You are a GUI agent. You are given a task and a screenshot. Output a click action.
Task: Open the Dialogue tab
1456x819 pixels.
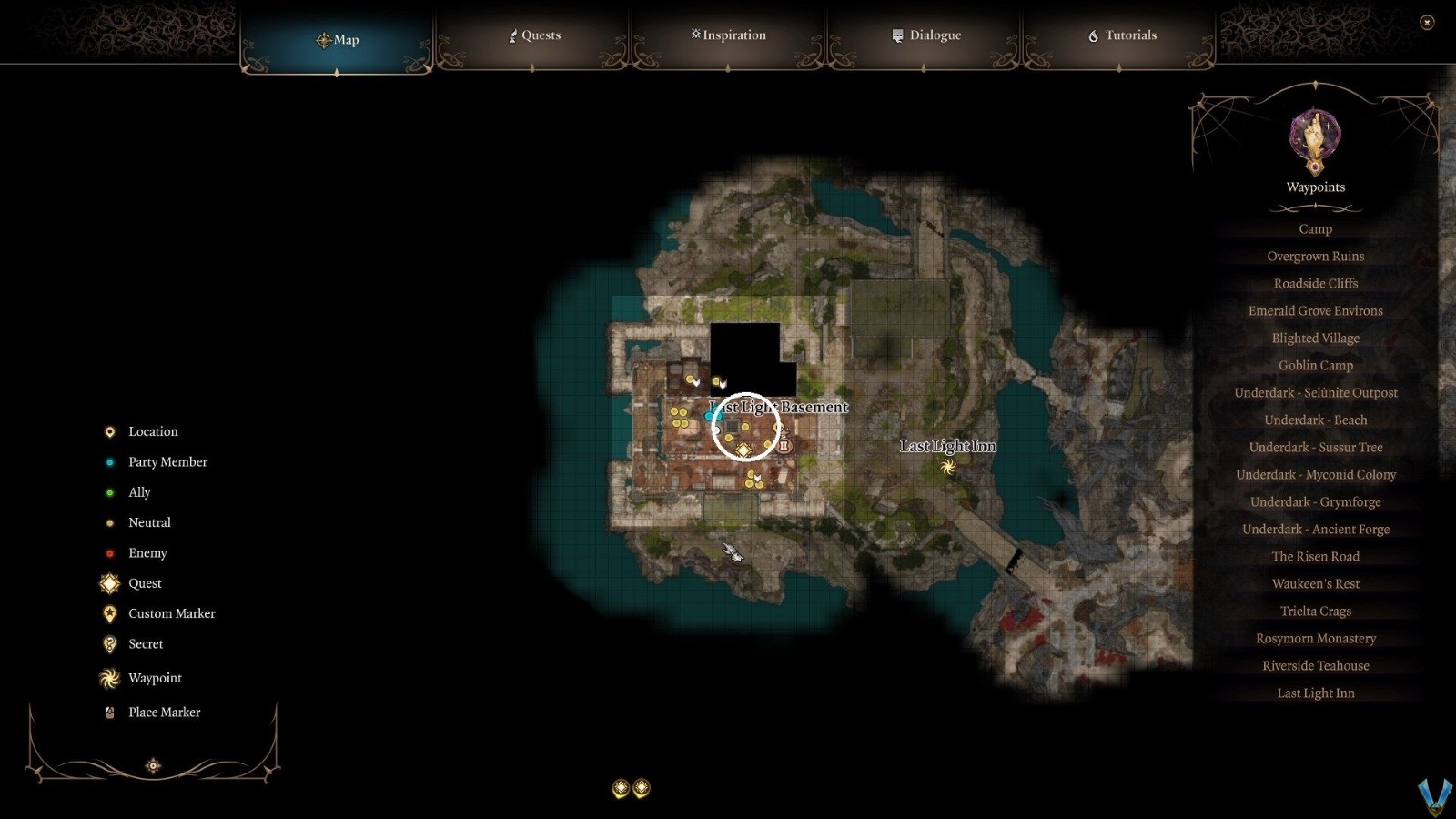coord(925,35)
